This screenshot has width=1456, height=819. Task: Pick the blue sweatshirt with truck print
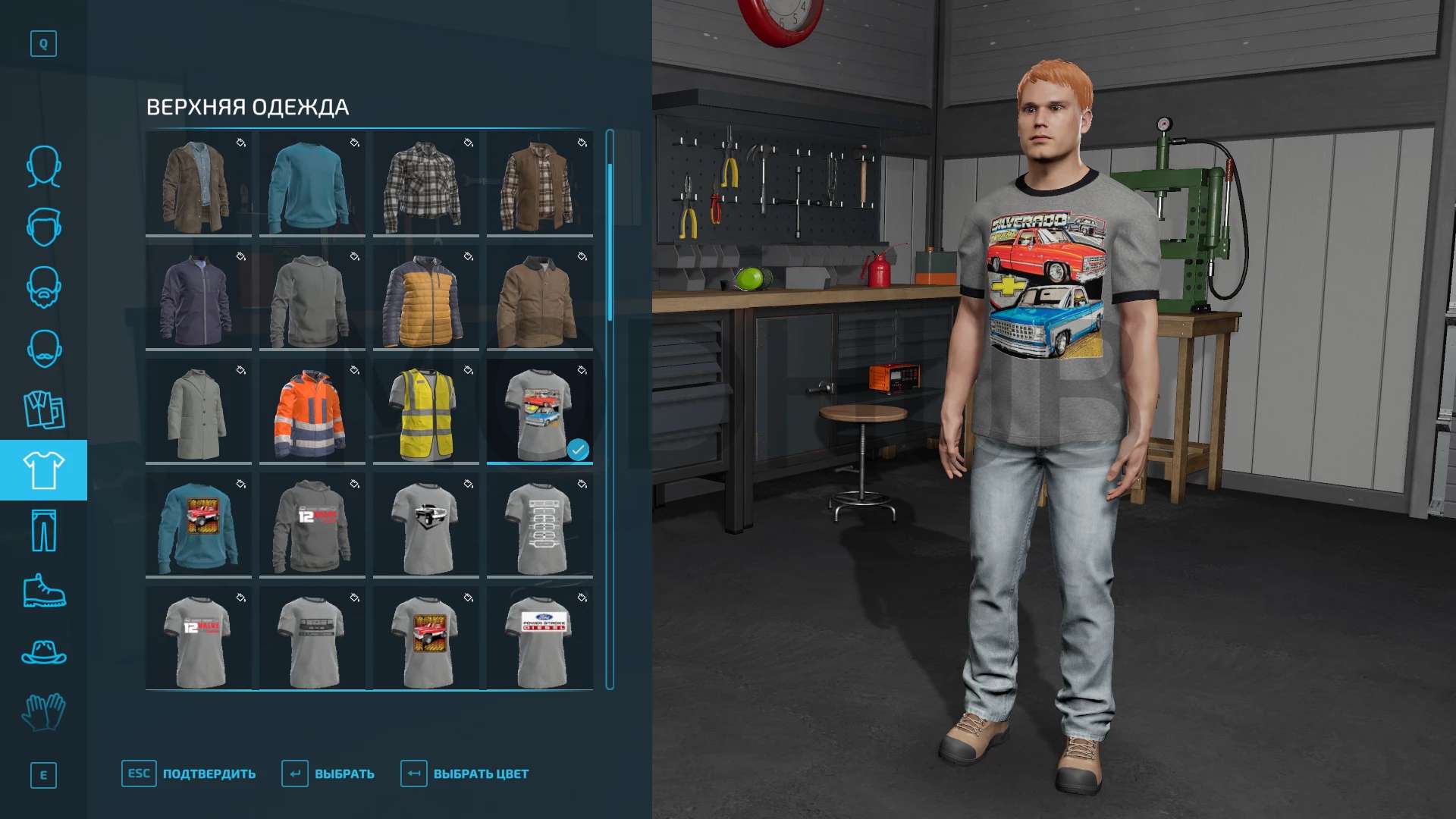[198, 525]
